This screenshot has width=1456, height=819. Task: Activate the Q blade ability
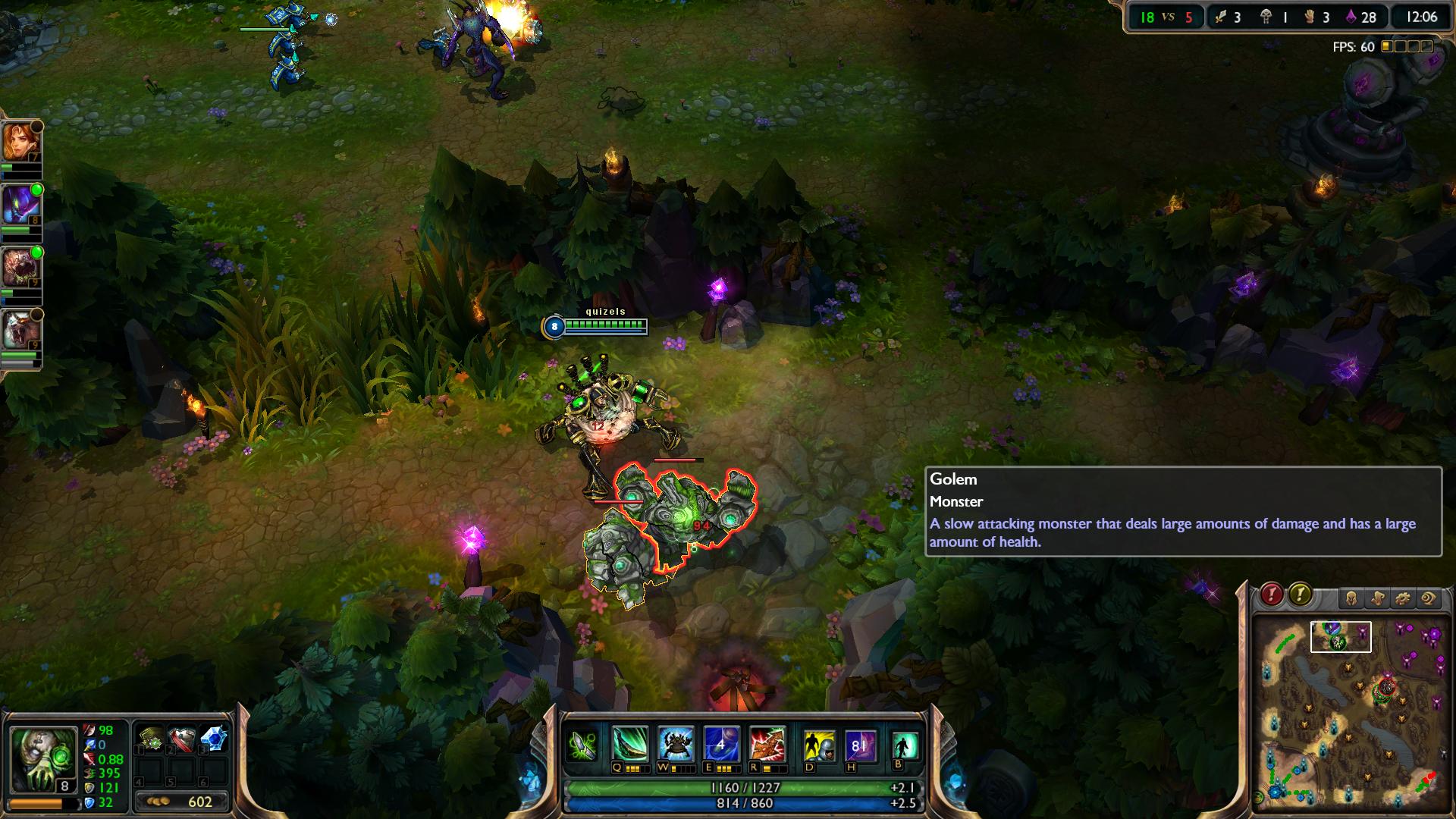[630, 745]
